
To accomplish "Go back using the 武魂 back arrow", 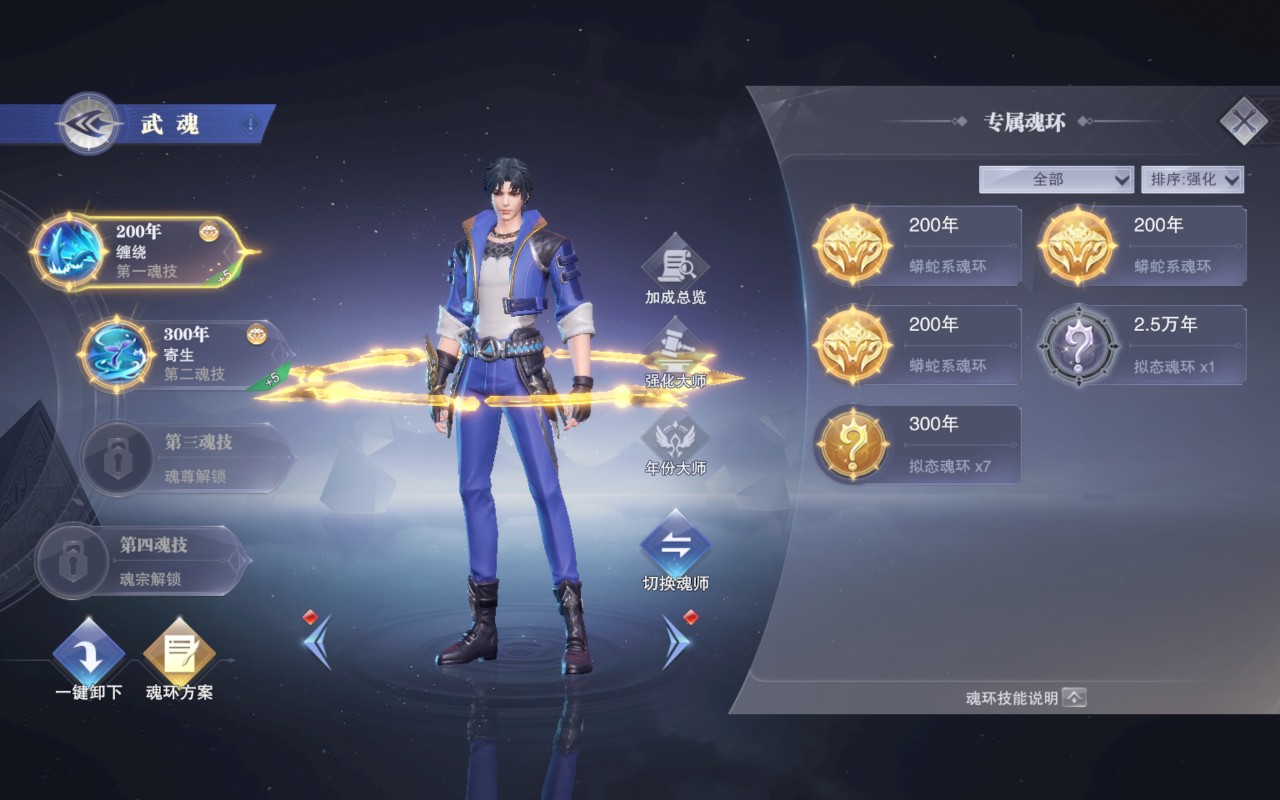I will (88, 123).
